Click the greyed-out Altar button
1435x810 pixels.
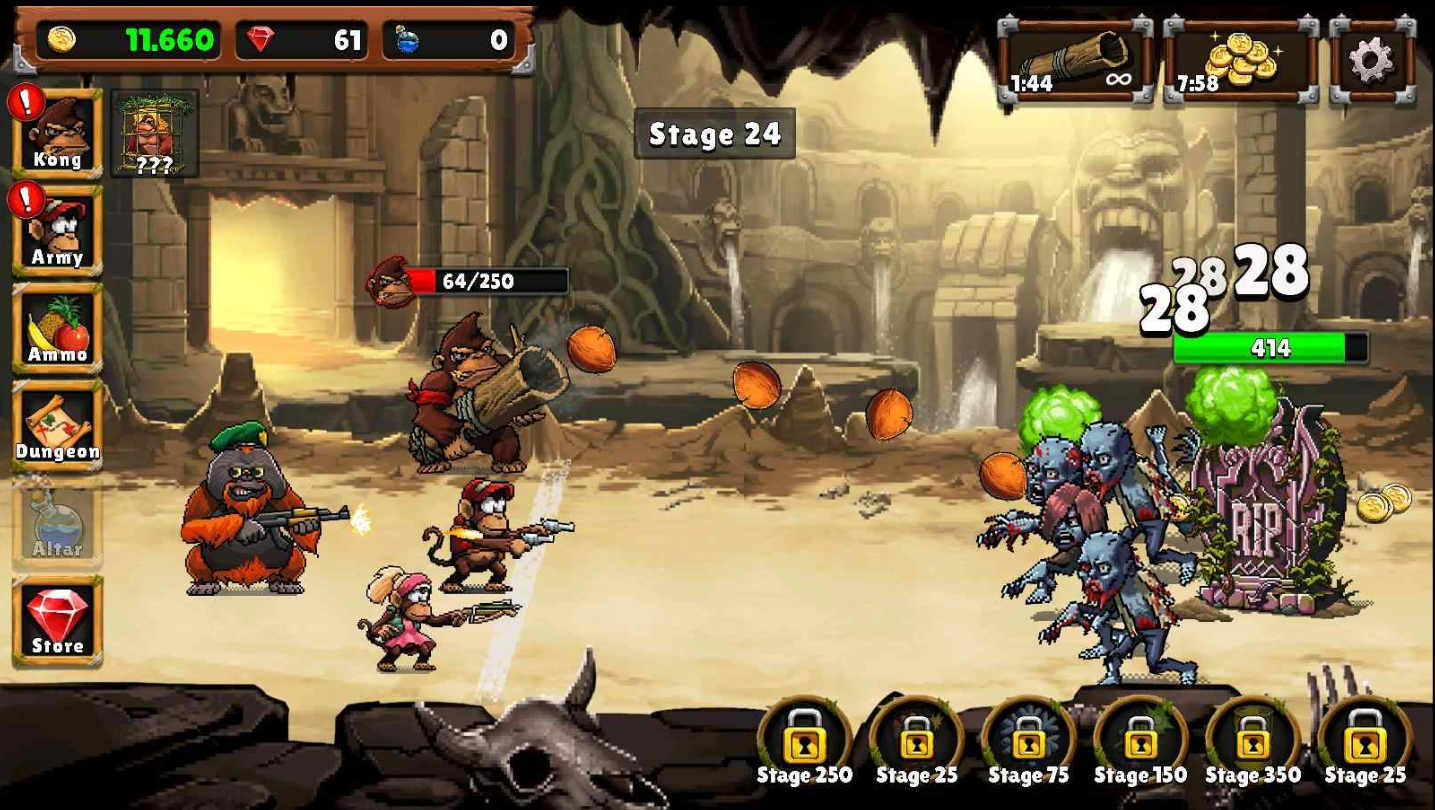pos(57,523)
